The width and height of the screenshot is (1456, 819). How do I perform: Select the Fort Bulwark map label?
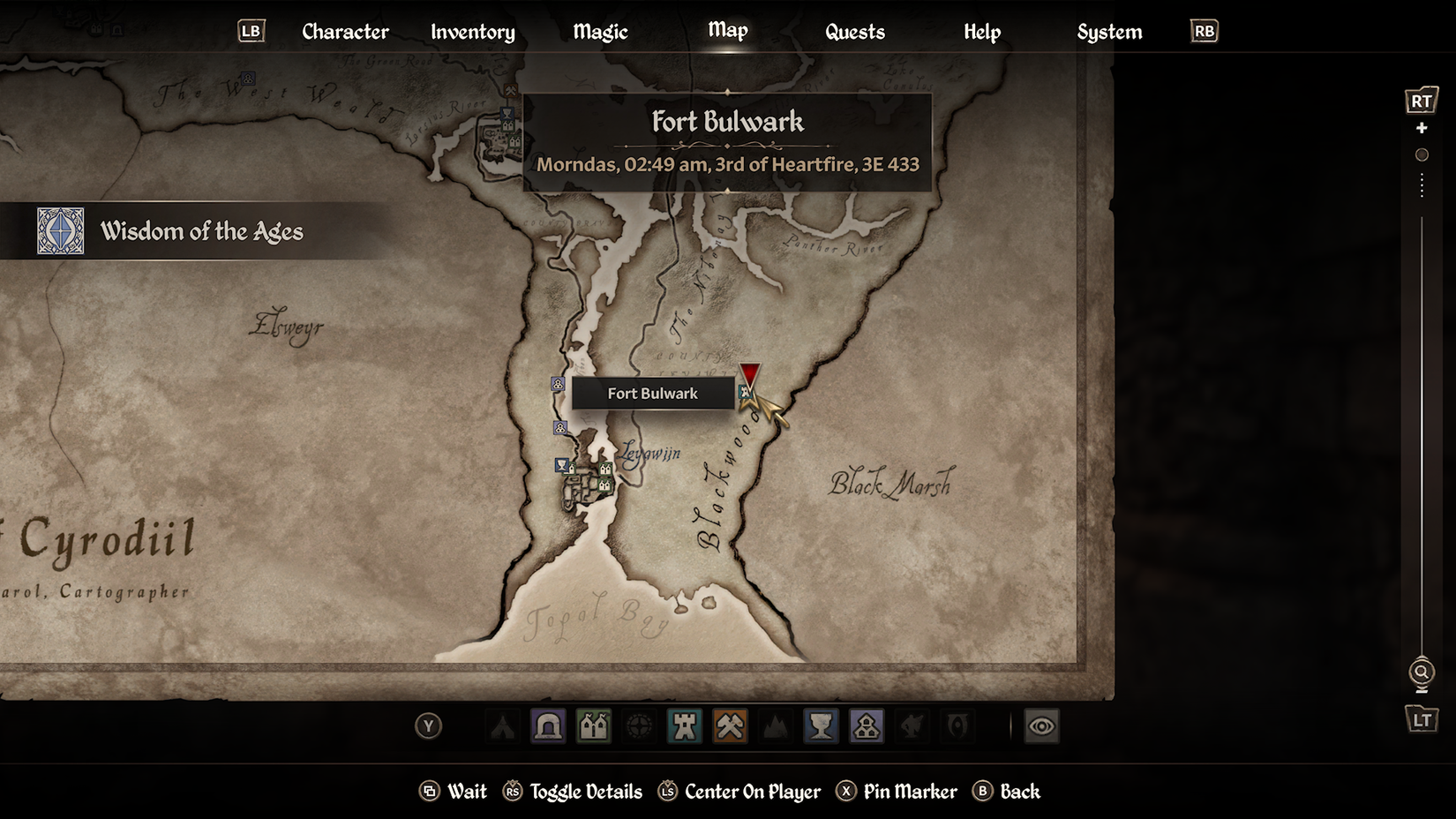coord(653,393)
